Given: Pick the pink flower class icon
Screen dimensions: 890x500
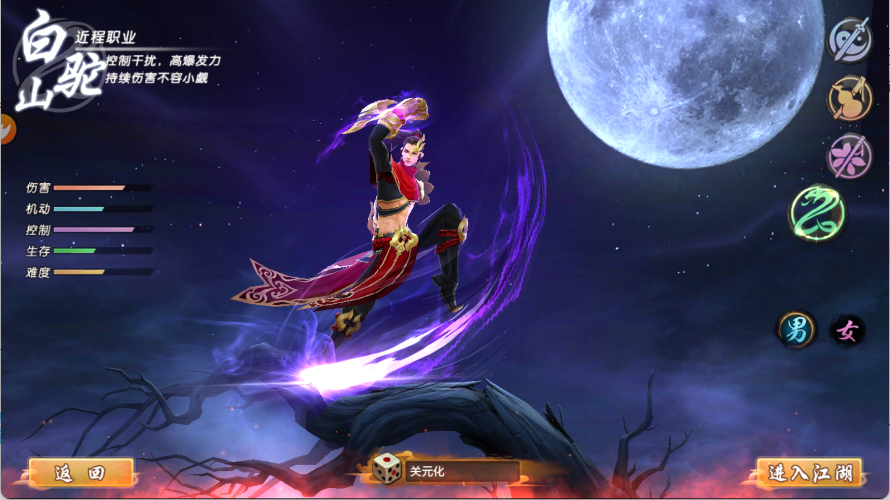Looking at the screenshot, I should (x=851, y=156).
